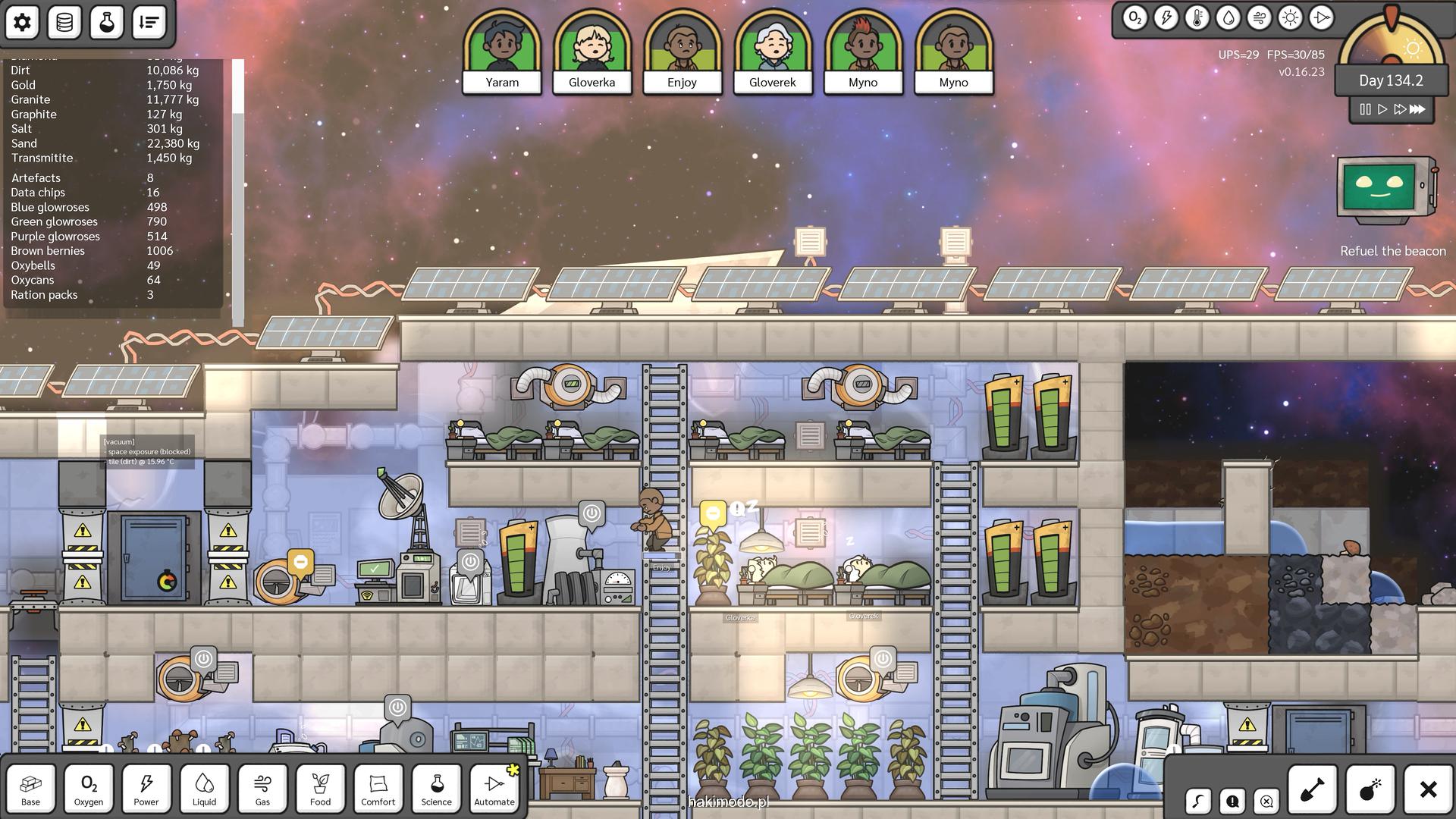Select the bomb demolish tool
The width and height of the screenshot is (1456, 819).
[1370, 790]
